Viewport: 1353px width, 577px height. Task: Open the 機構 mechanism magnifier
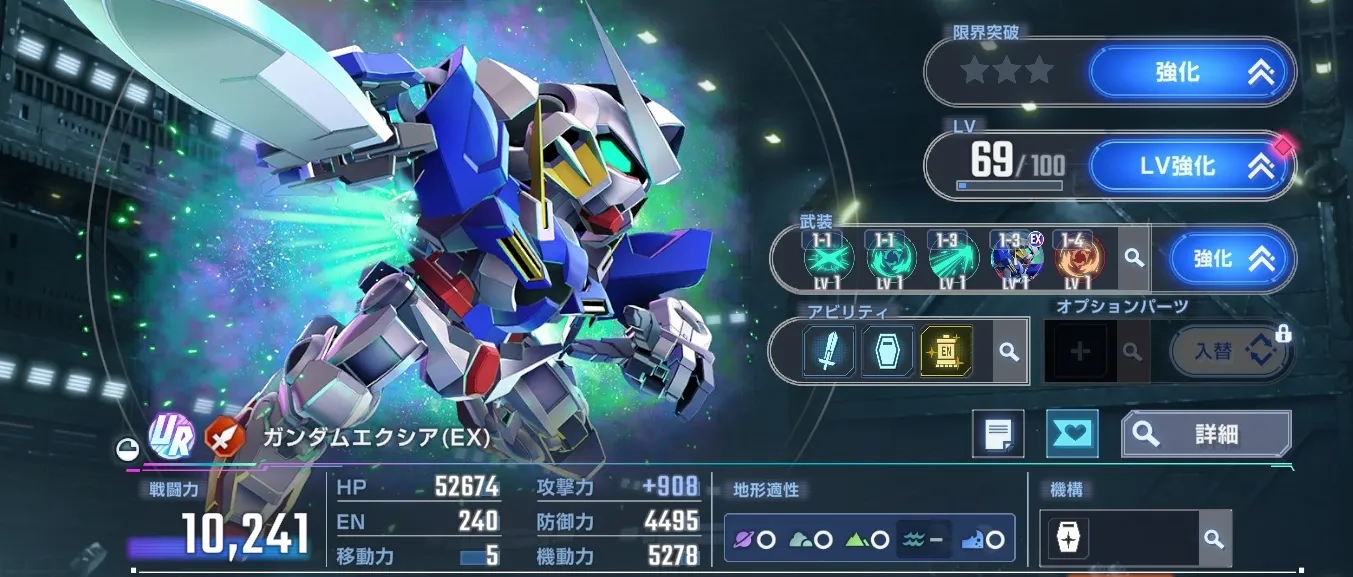tap(1213, 539)
